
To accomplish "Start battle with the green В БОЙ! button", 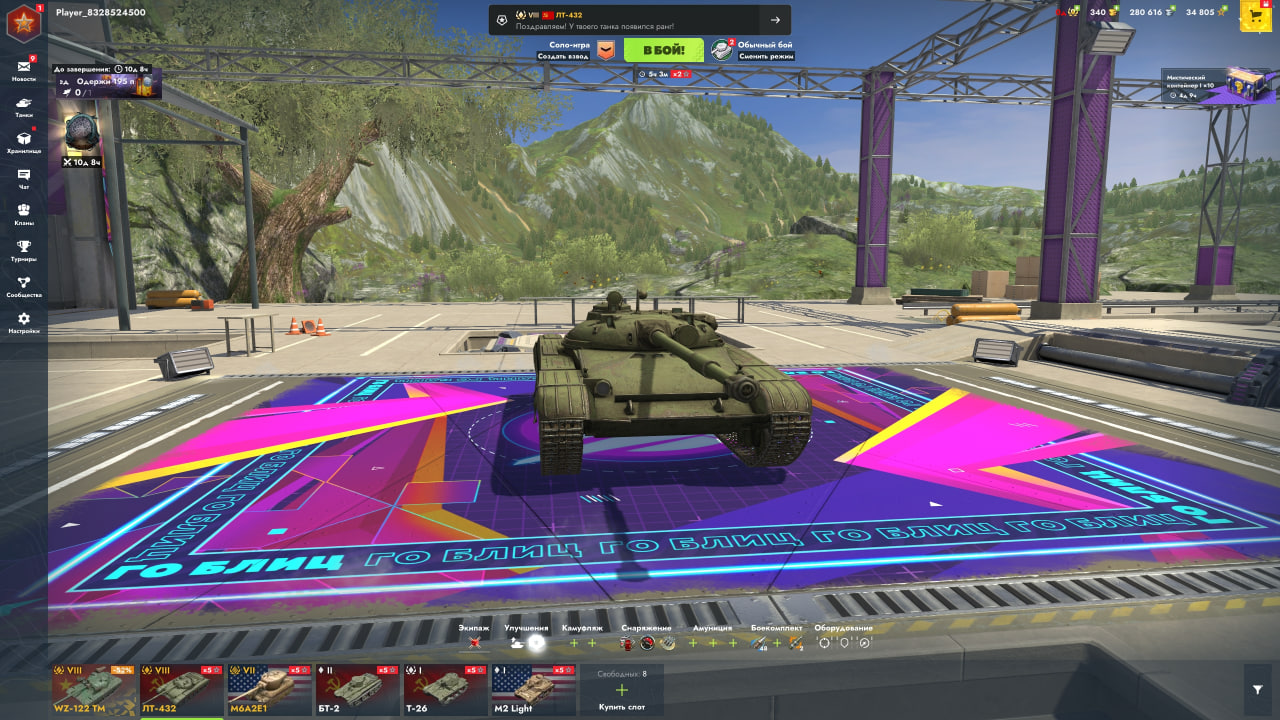I will [664, 50].
